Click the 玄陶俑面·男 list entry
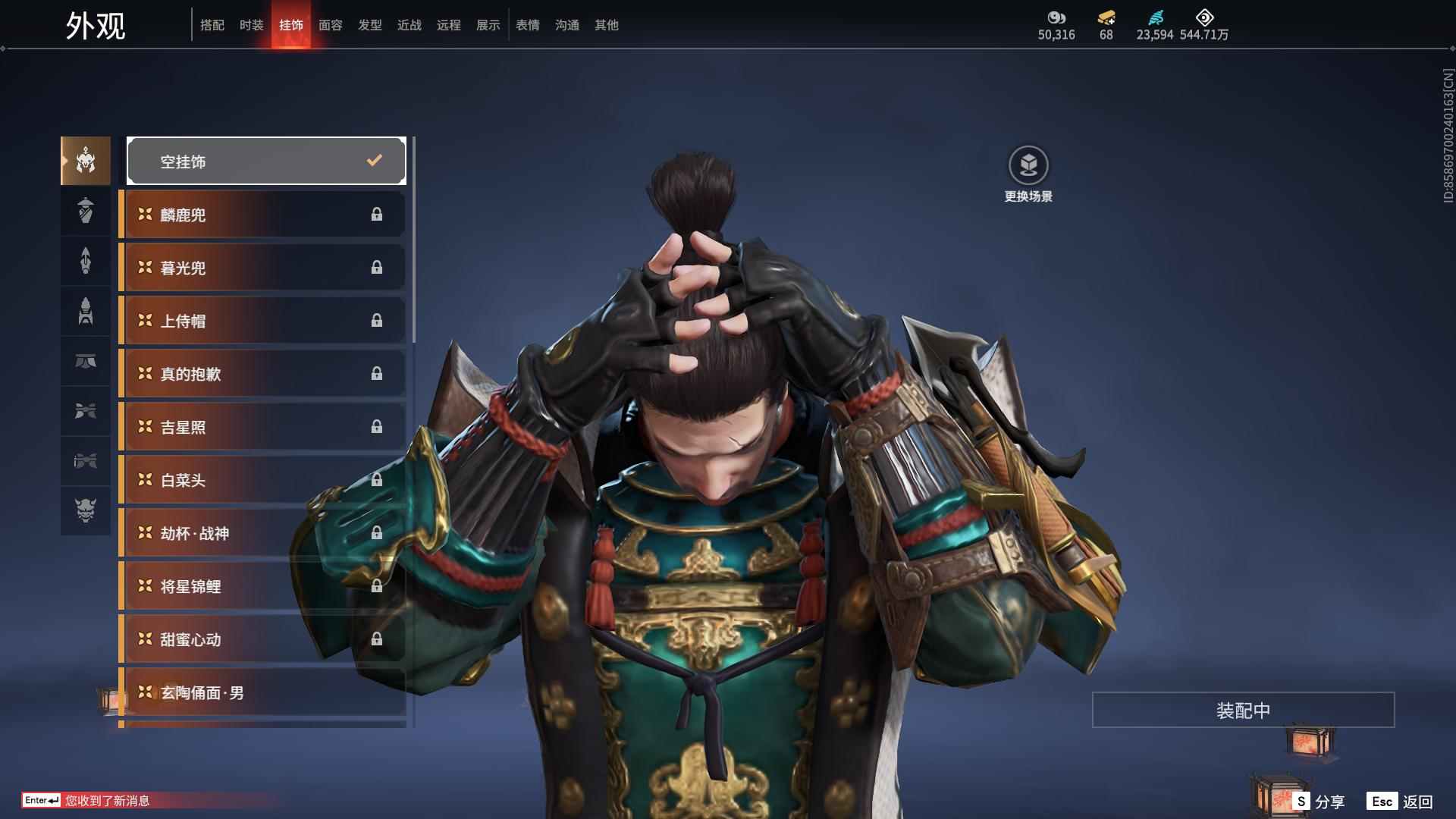The height and width of the screenshot is (819, 1456). coord(262,692)
